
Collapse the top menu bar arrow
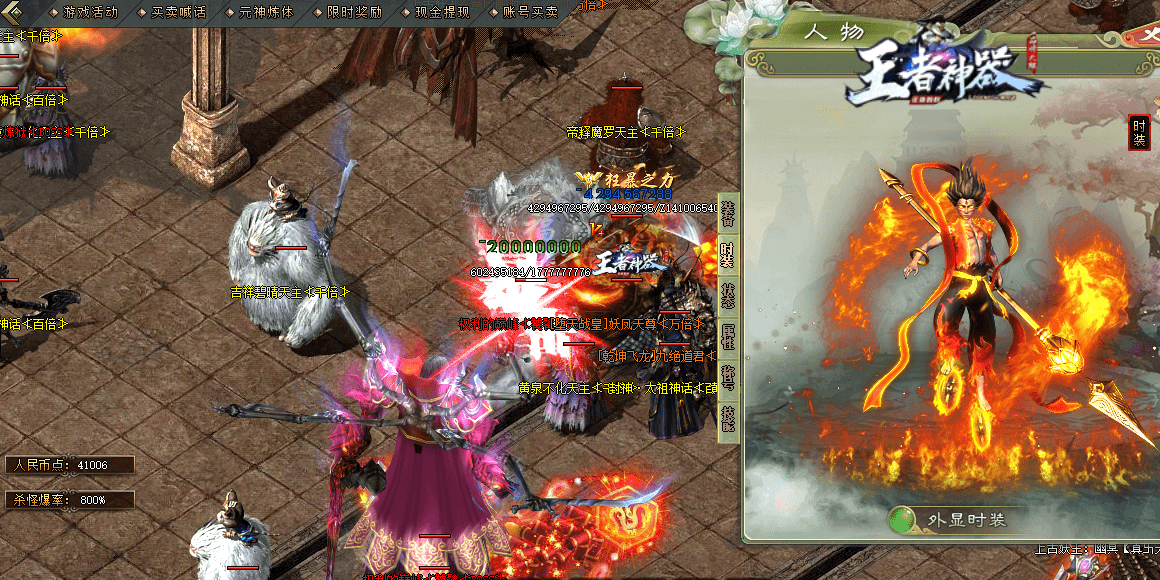[14, 12]
